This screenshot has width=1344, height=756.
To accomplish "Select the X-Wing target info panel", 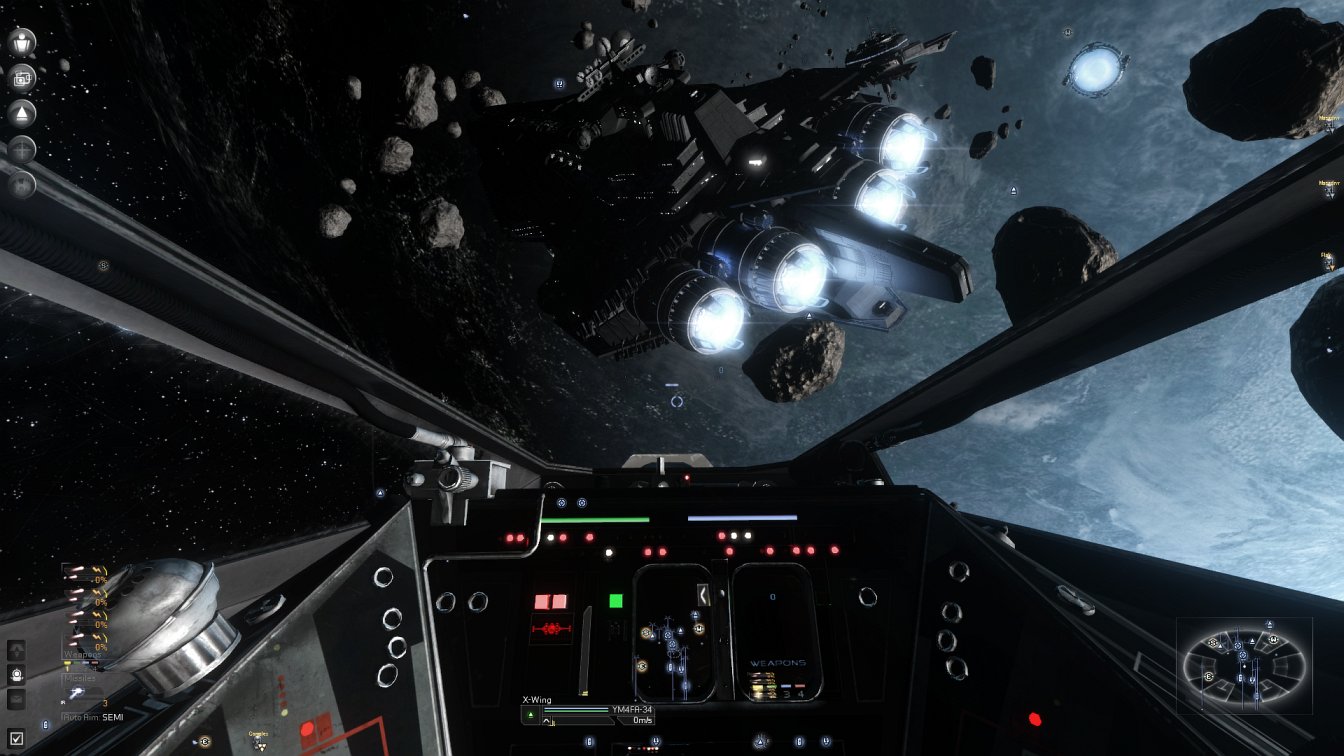I will [588, 712].
